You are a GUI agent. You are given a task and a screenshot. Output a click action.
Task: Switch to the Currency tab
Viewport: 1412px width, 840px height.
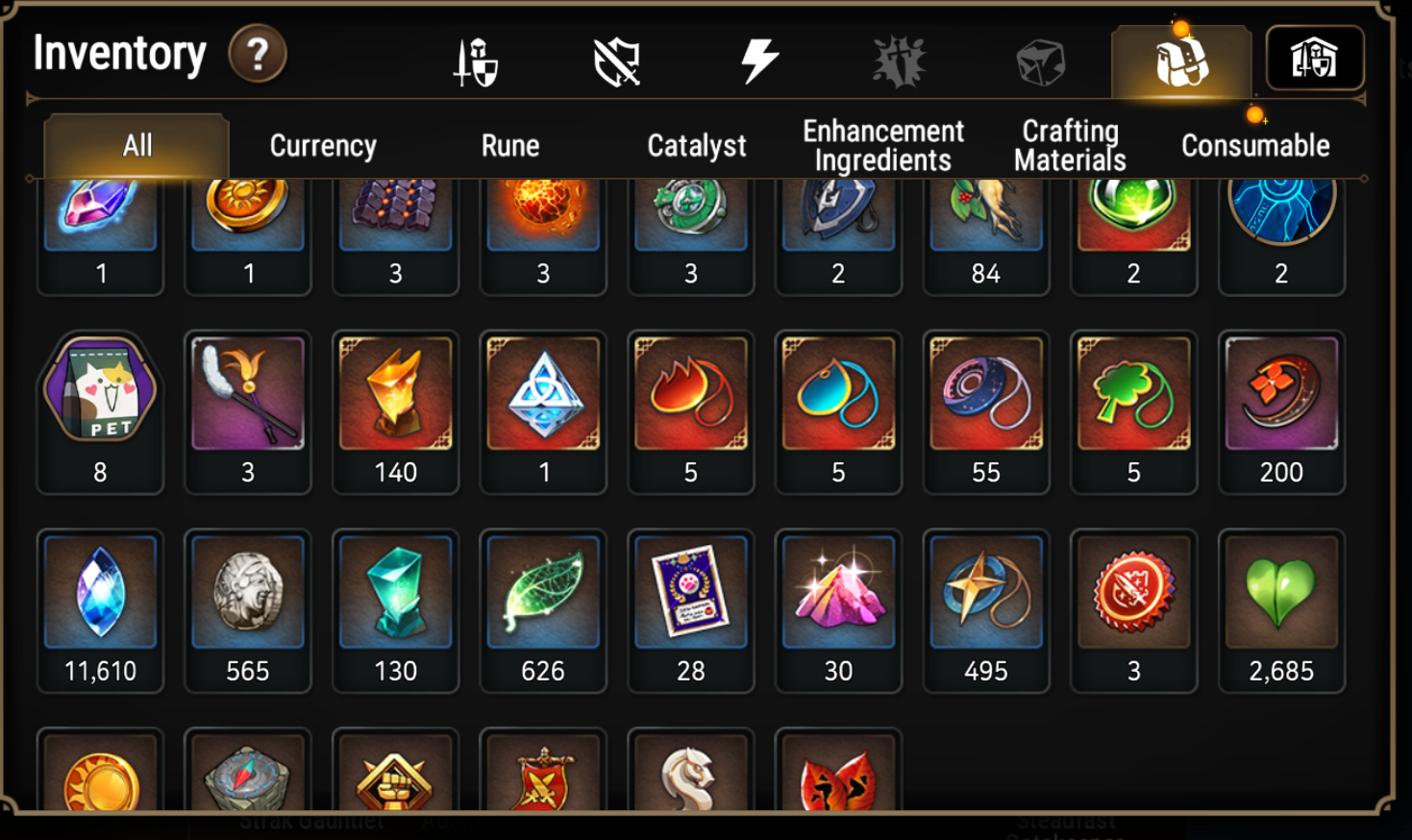click(323, 145)
